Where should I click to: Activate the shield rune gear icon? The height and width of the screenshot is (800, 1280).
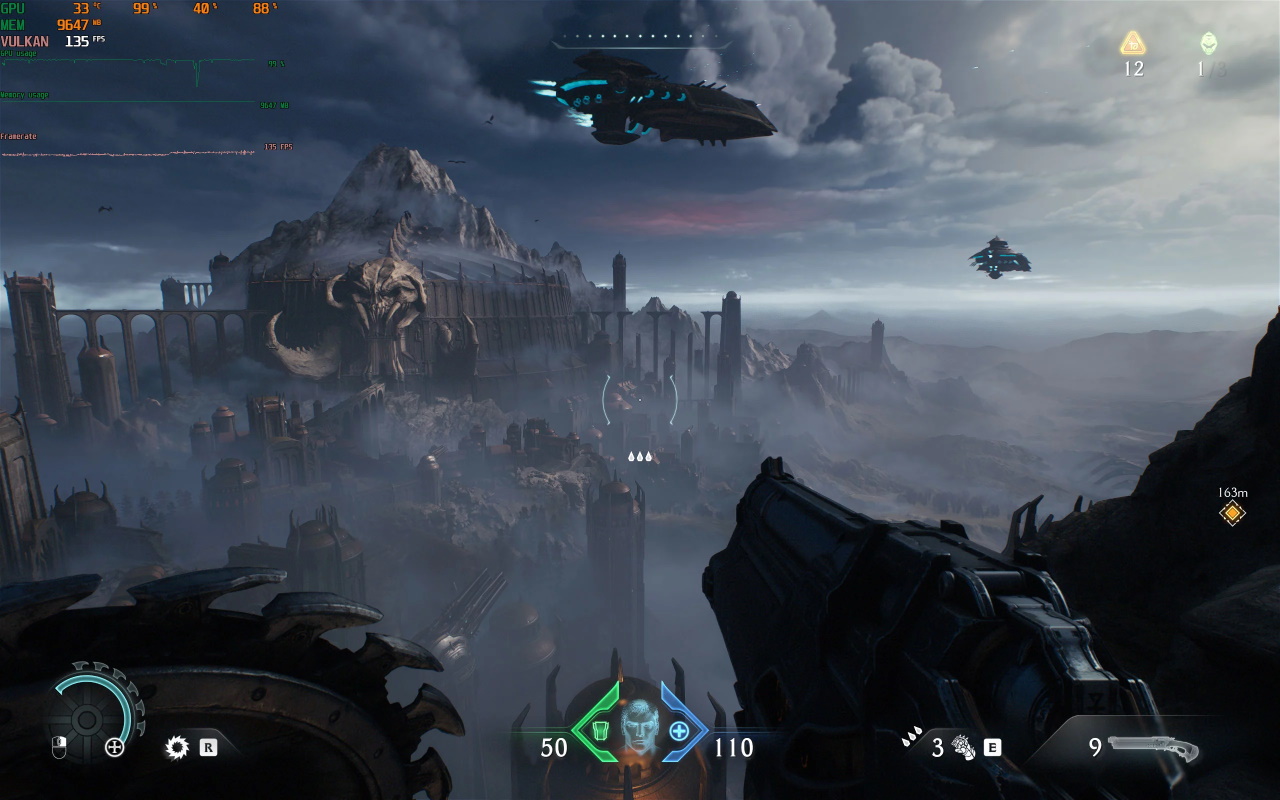pyautogui.click(x=178, y=747)
